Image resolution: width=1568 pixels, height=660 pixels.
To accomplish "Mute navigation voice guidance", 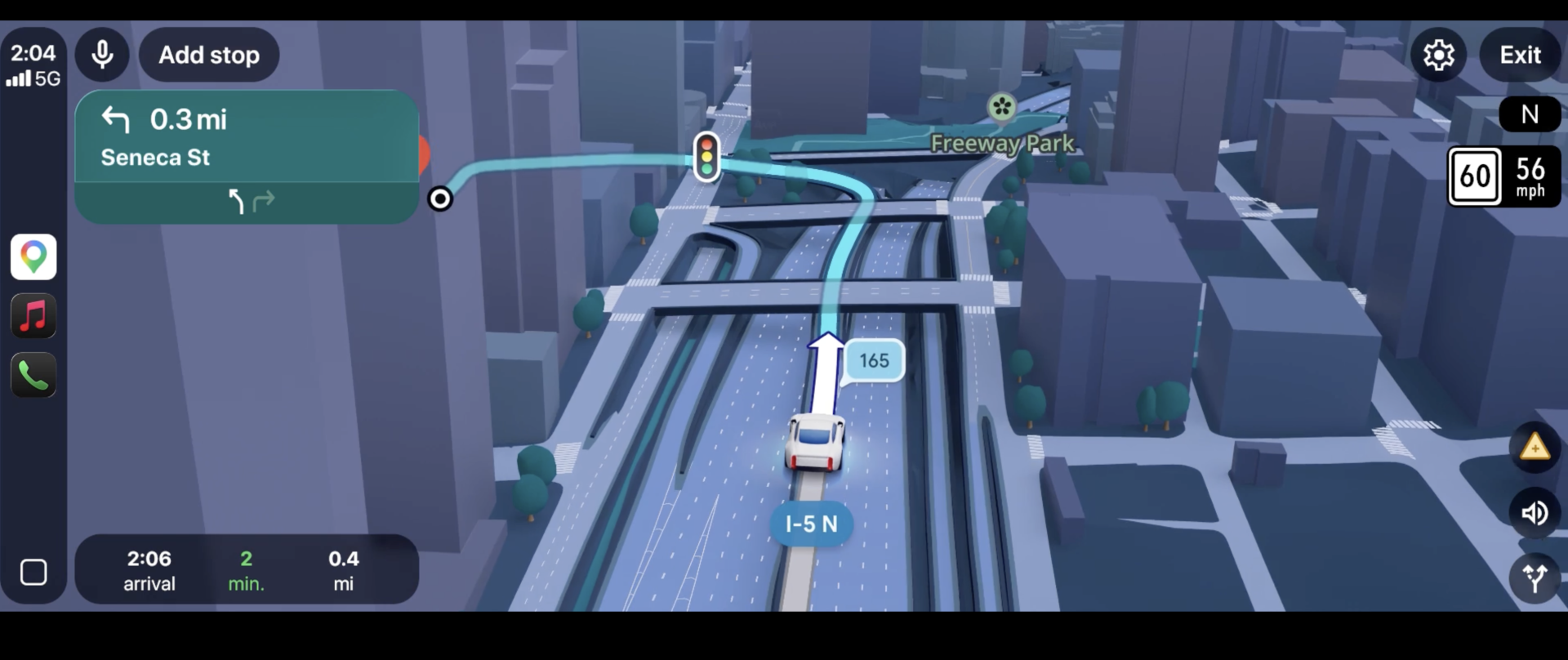I will pos(1535,514).
